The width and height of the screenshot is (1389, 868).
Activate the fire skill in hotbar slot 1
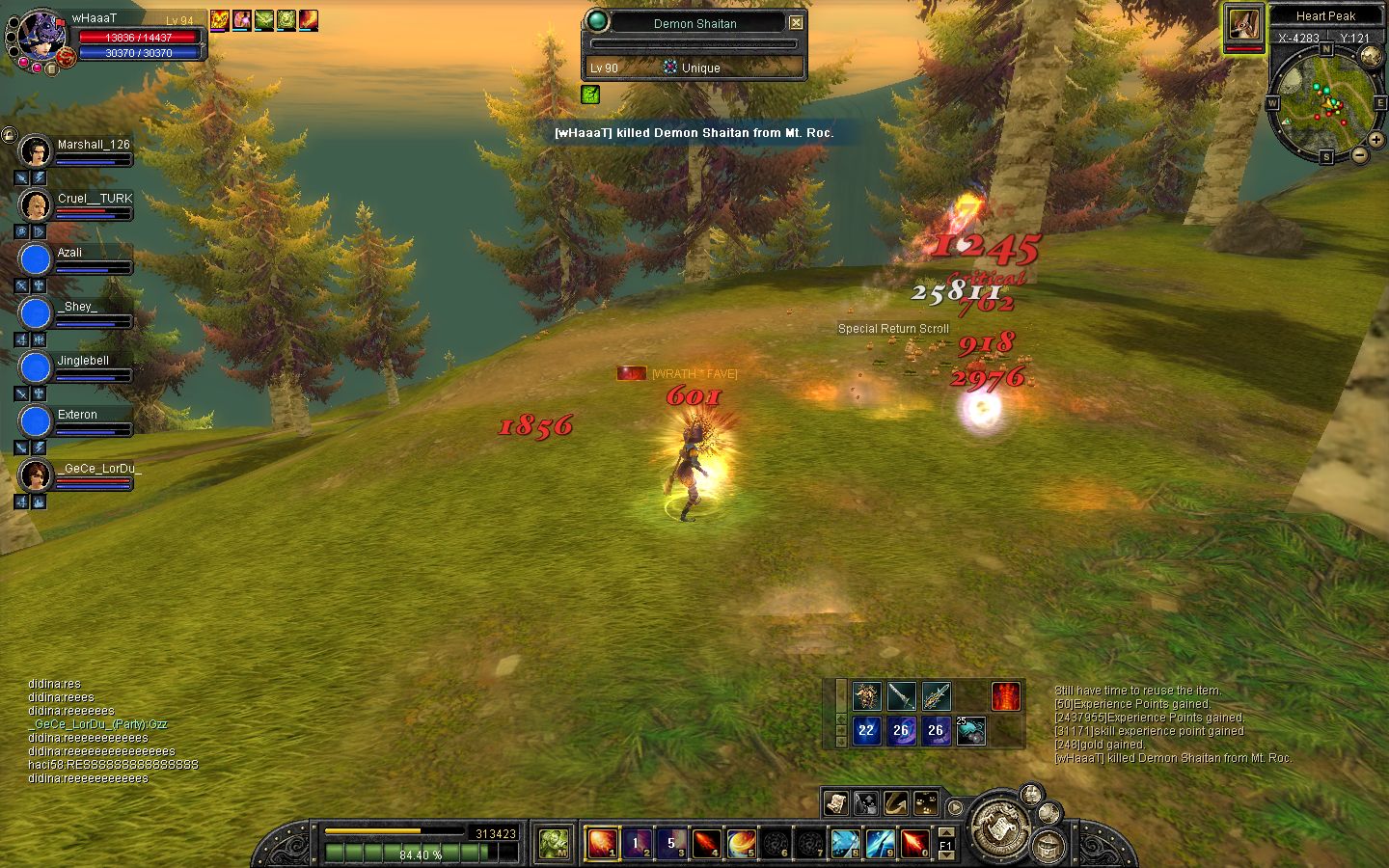click(x=601, y=843)
